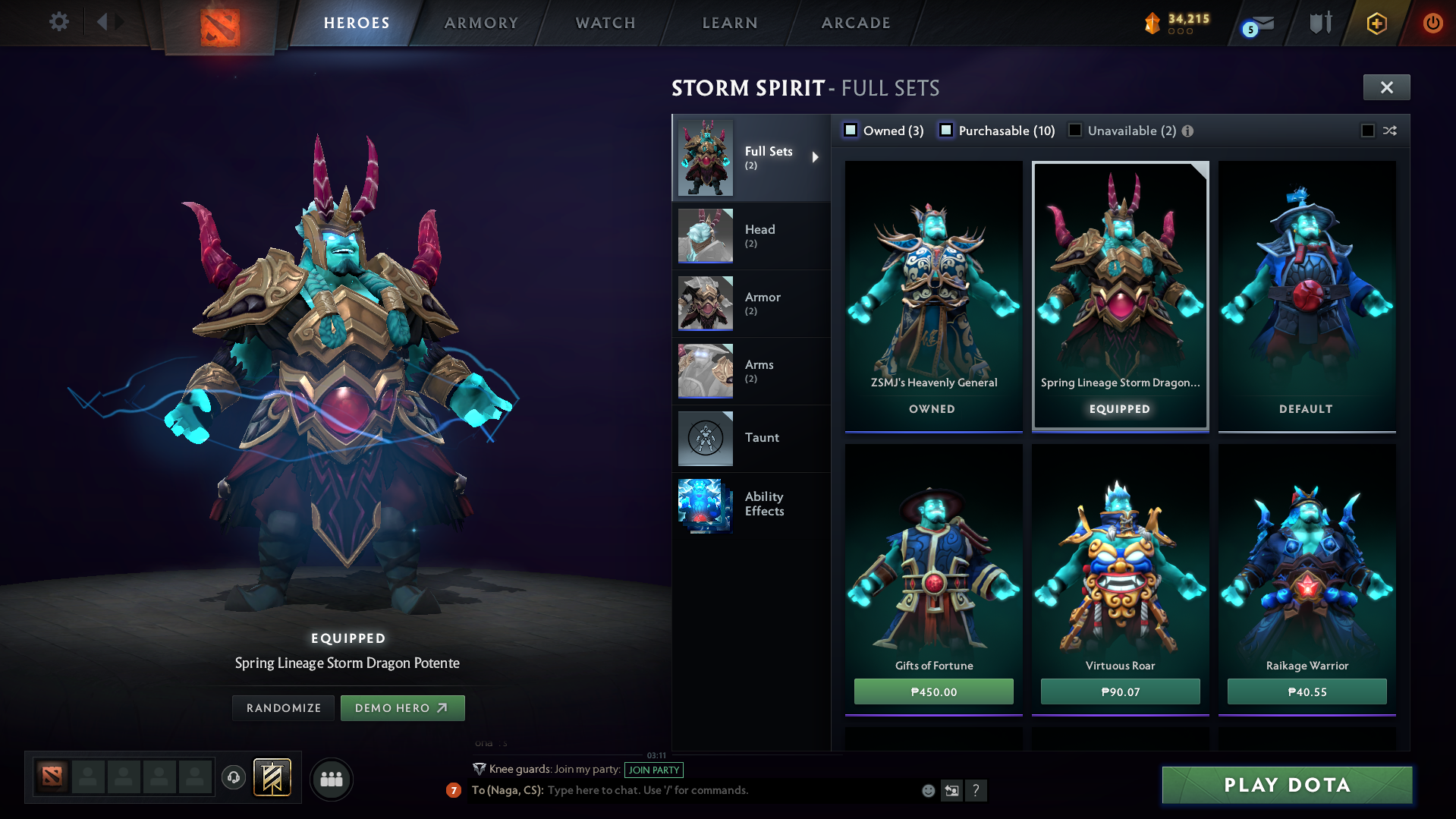Click the chat input field to type

click(683, 790)
